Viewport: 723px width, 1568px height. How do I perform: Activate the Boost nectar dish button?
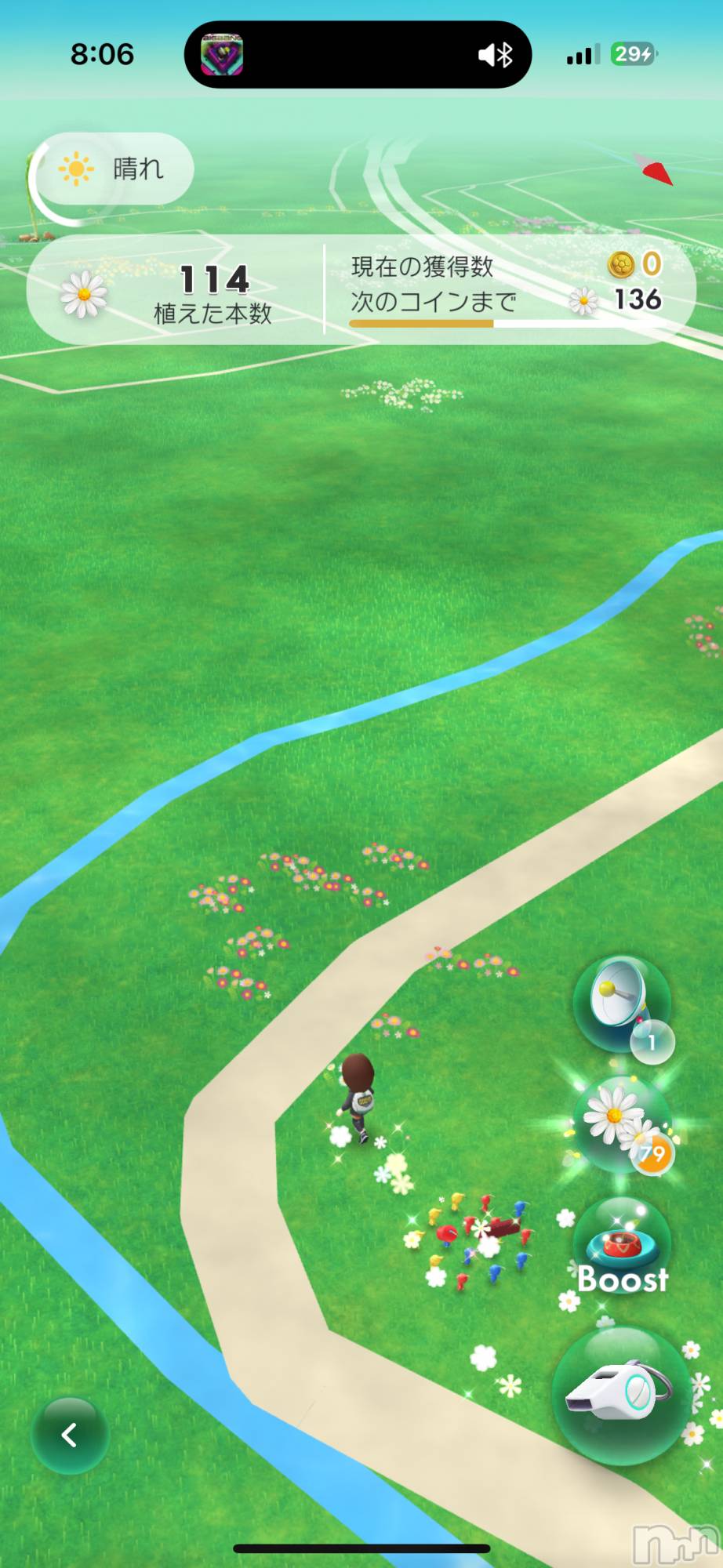(623, 1247)
